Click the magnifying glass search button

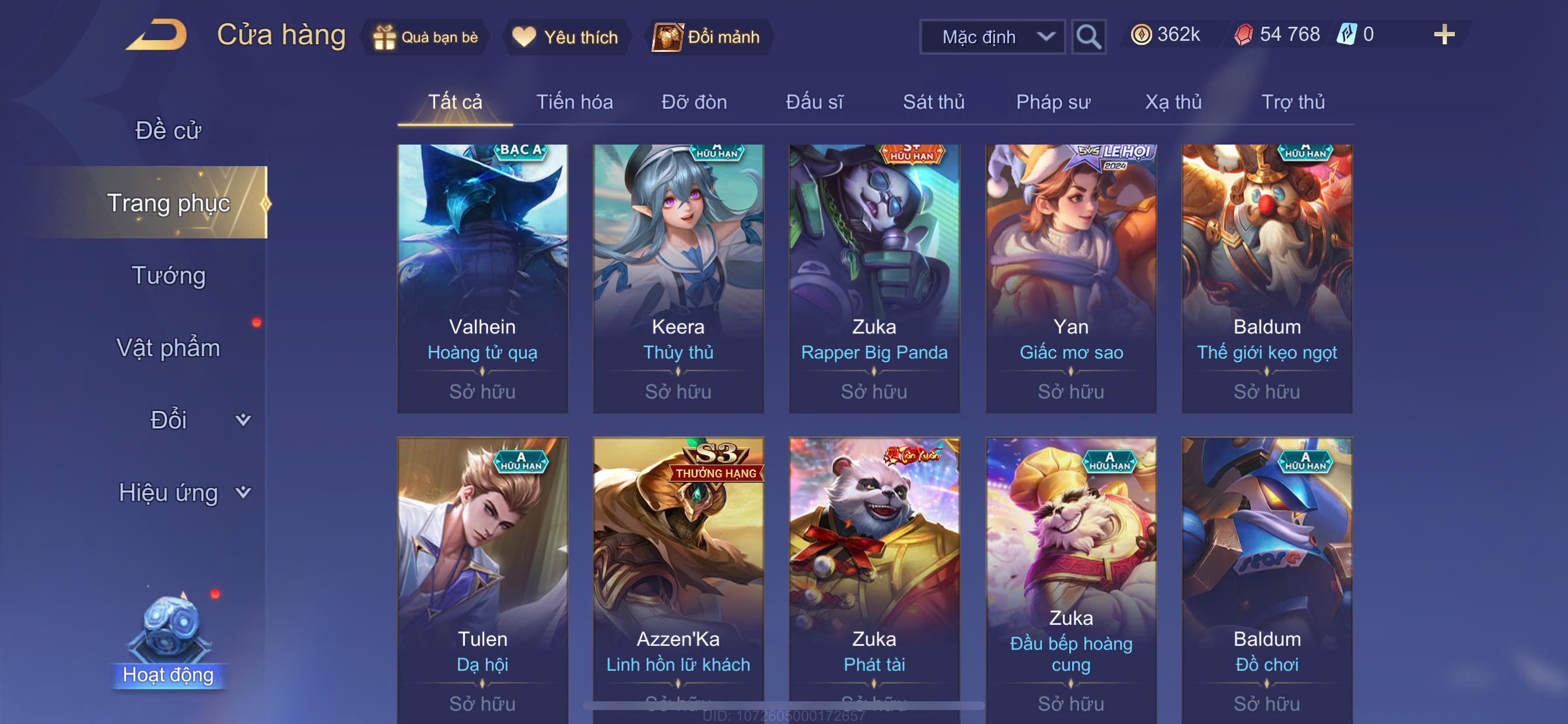coord(1088,37)
